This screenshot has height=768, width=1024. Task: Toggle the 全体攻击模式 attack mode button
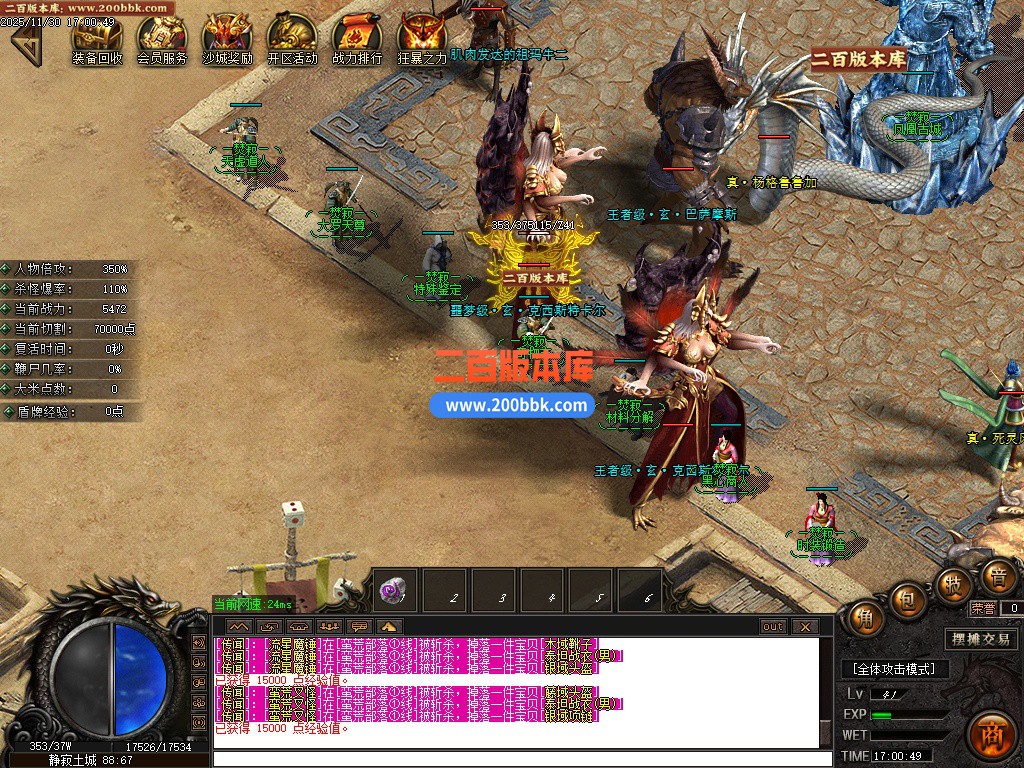pyautogui.click(x=895, y=668)
